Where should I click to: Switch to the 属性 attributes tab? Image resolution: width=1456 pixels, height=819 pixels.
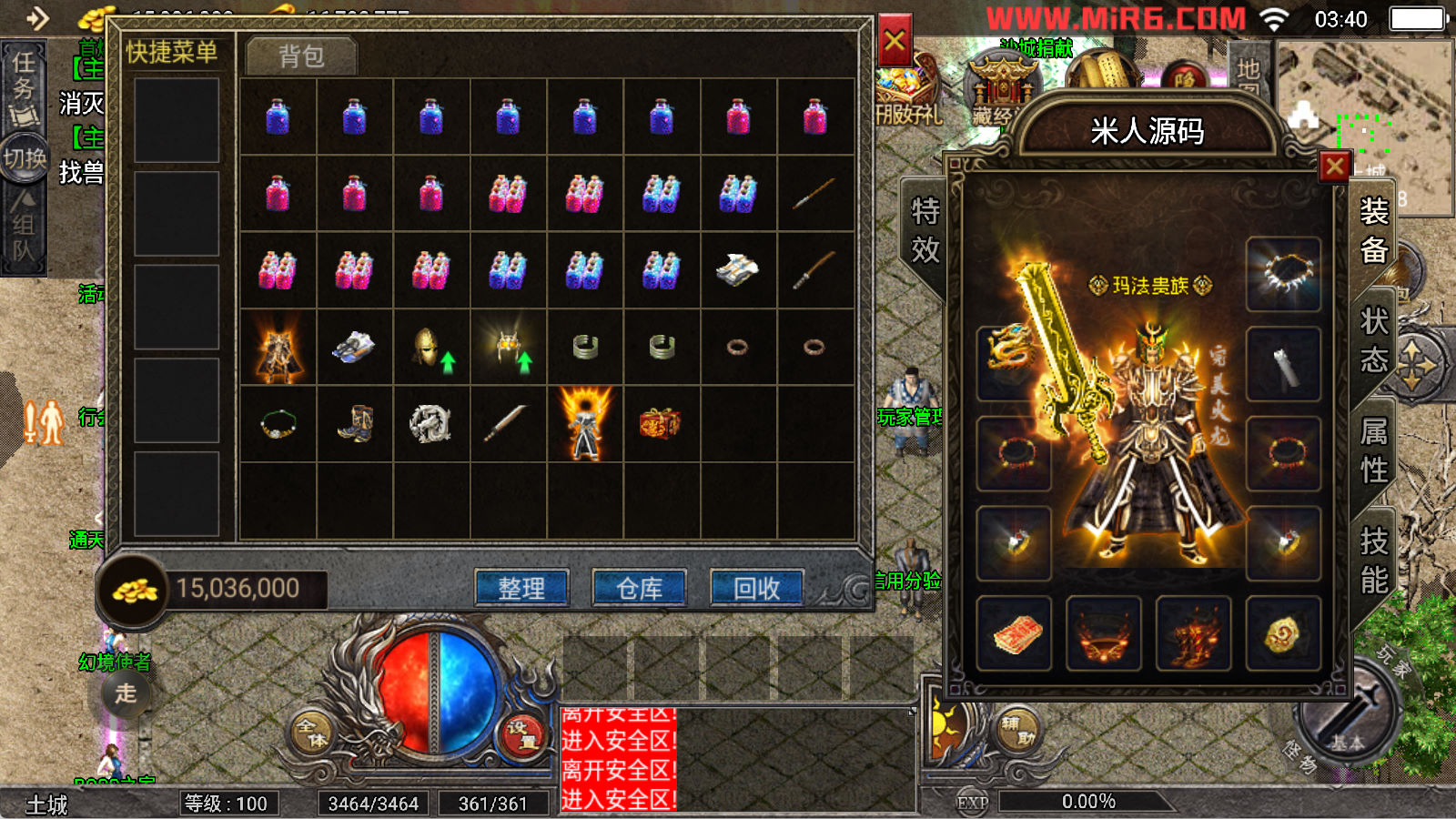[x=1374, y=450]
